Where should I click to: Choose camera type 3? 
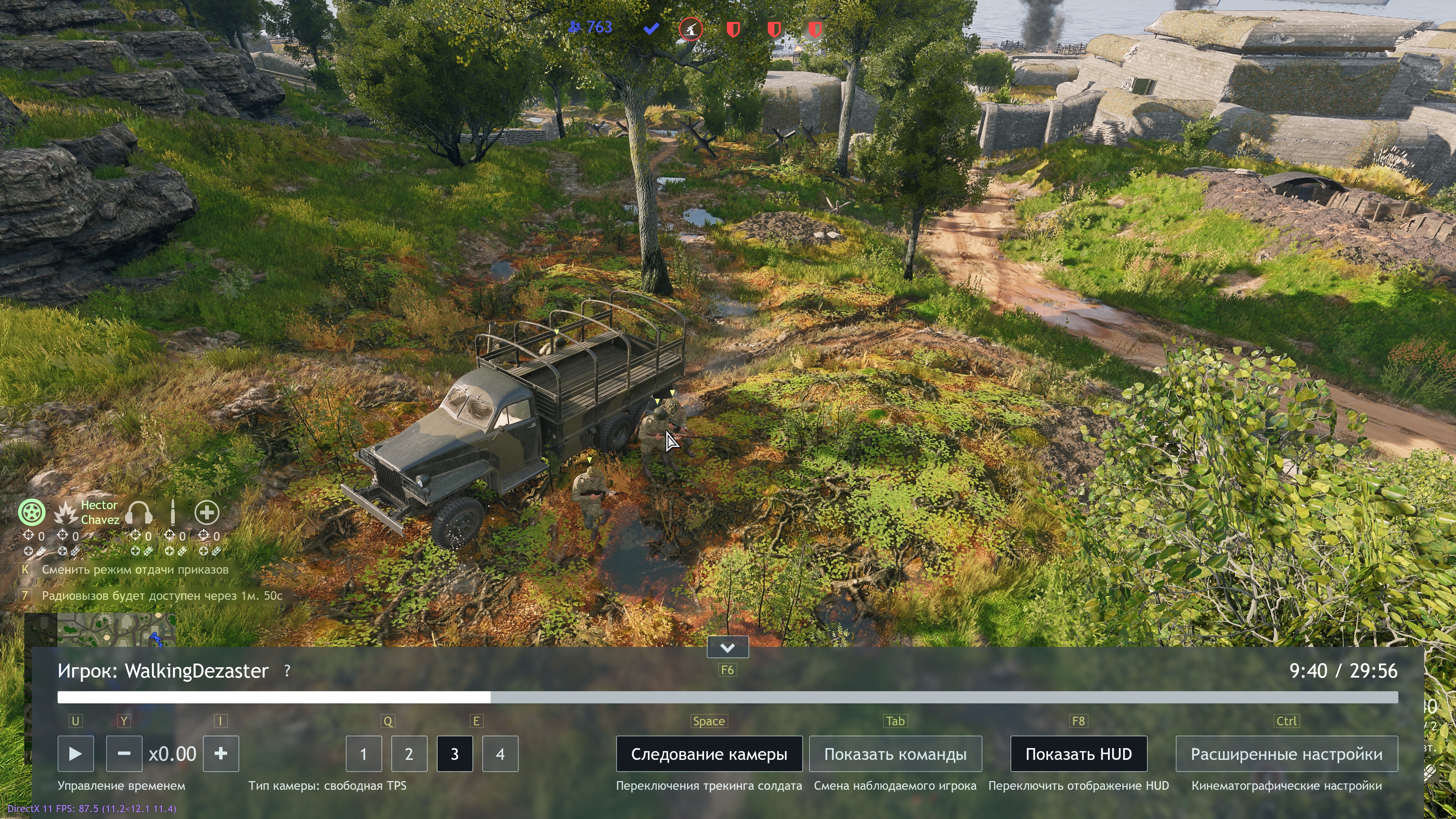click(455, 753)
